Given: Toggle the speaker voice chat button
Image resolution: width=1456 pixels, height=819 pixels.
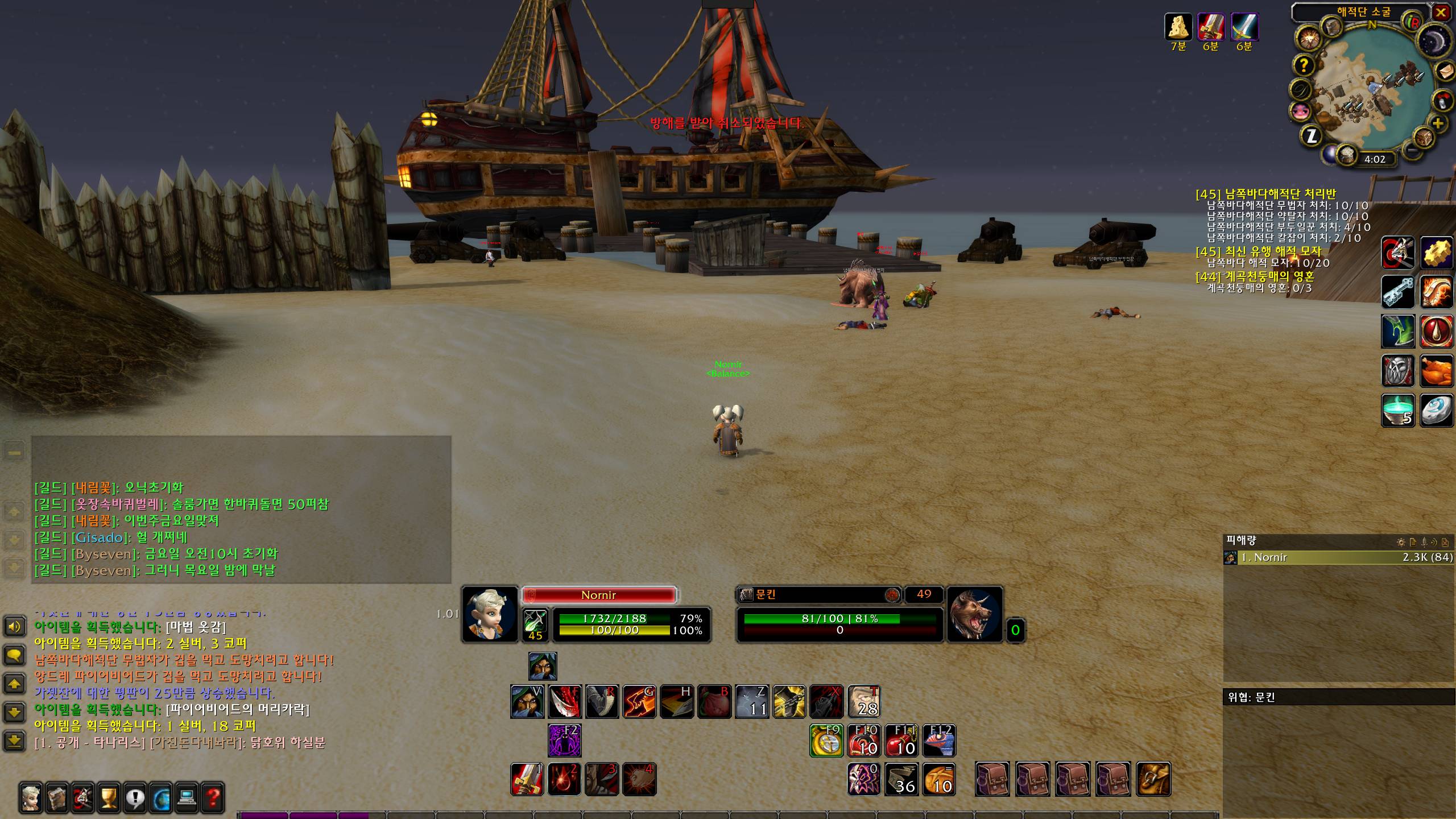Looking at the screenshot, I should pyautogui.click(x=14, y=627).
